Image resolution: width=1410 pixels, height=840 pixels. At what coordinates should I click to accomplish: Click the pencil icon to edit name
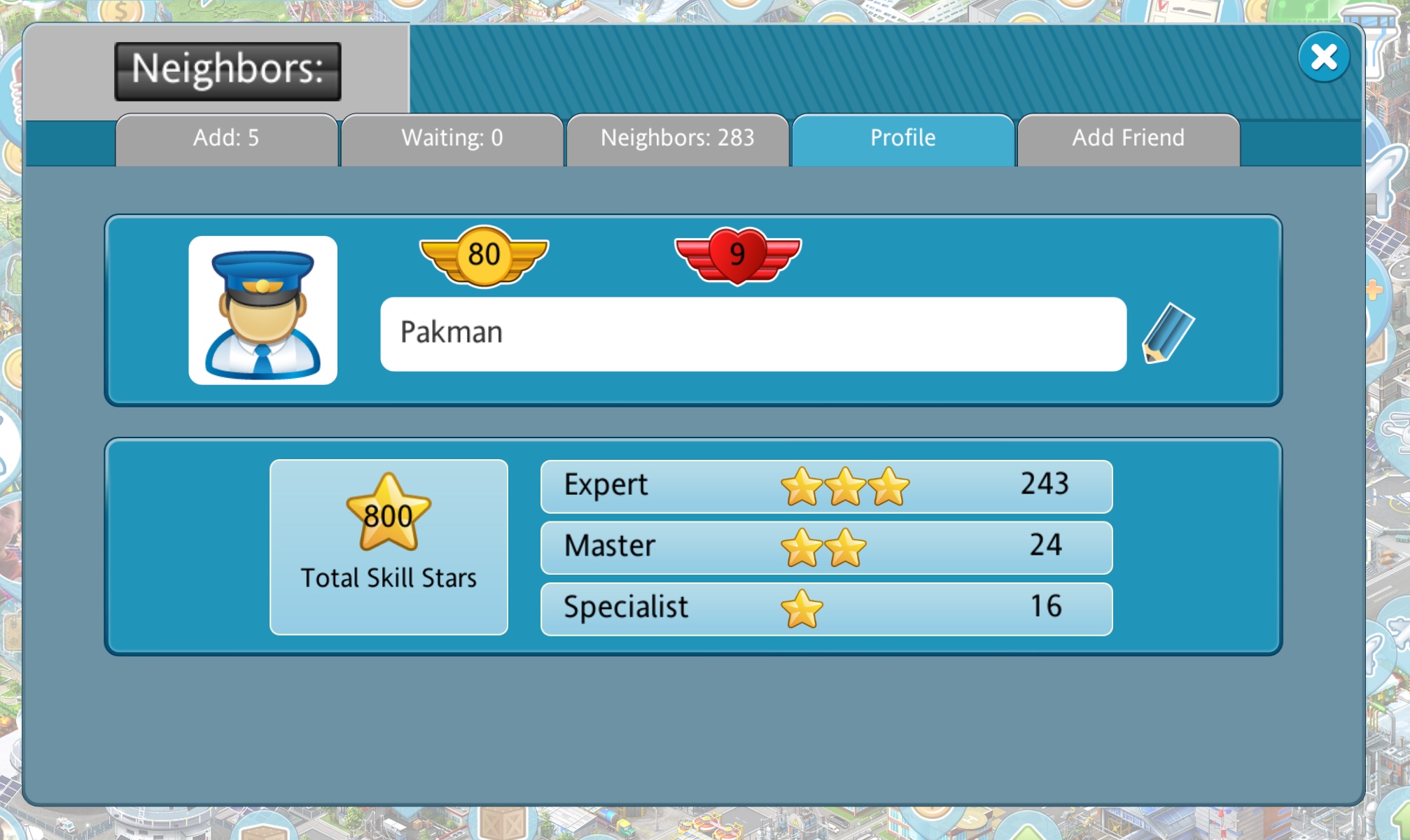click(x=1168, y=333)
